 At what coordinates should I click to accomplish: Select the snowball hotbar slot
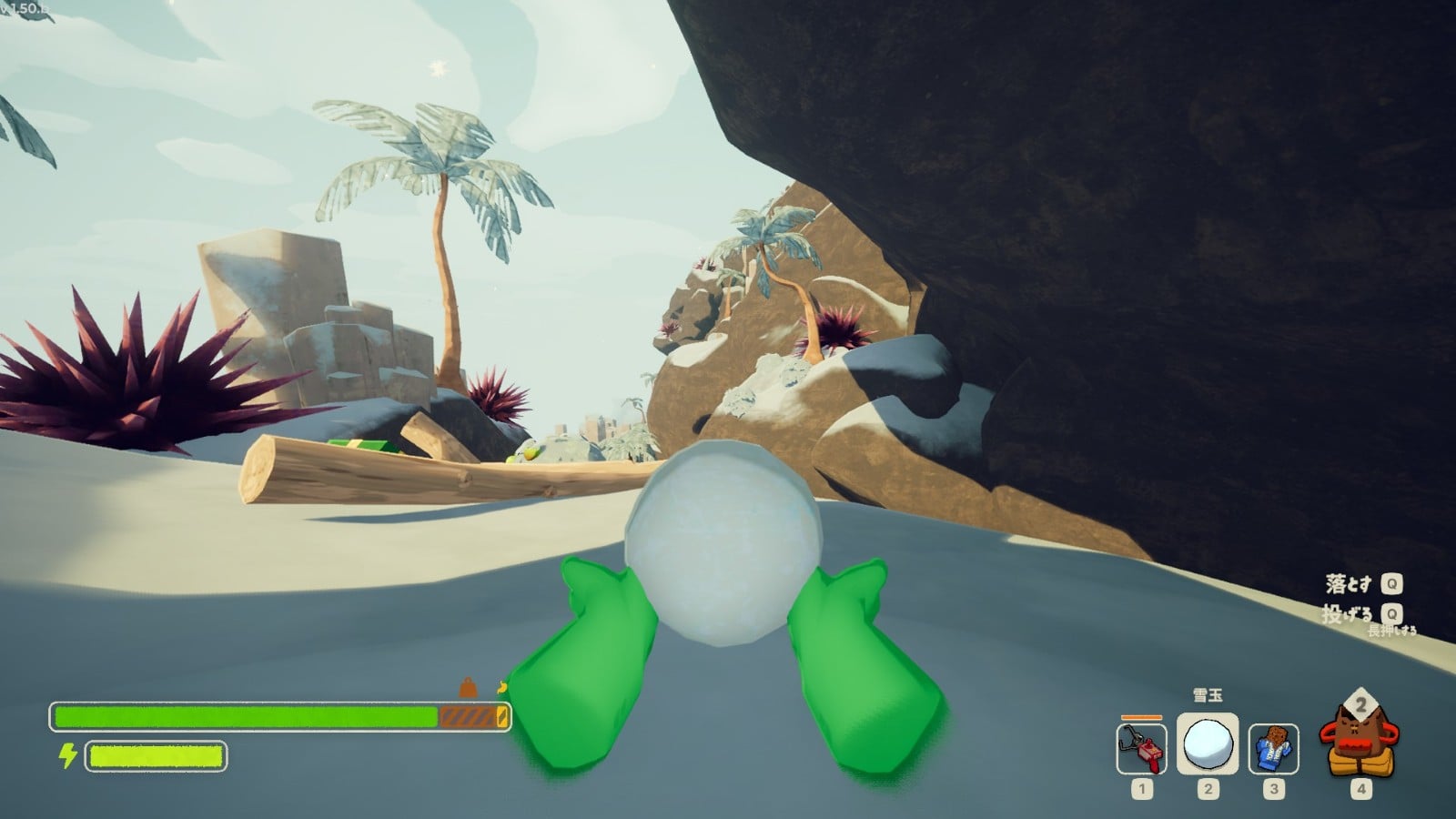(1208, 744)
